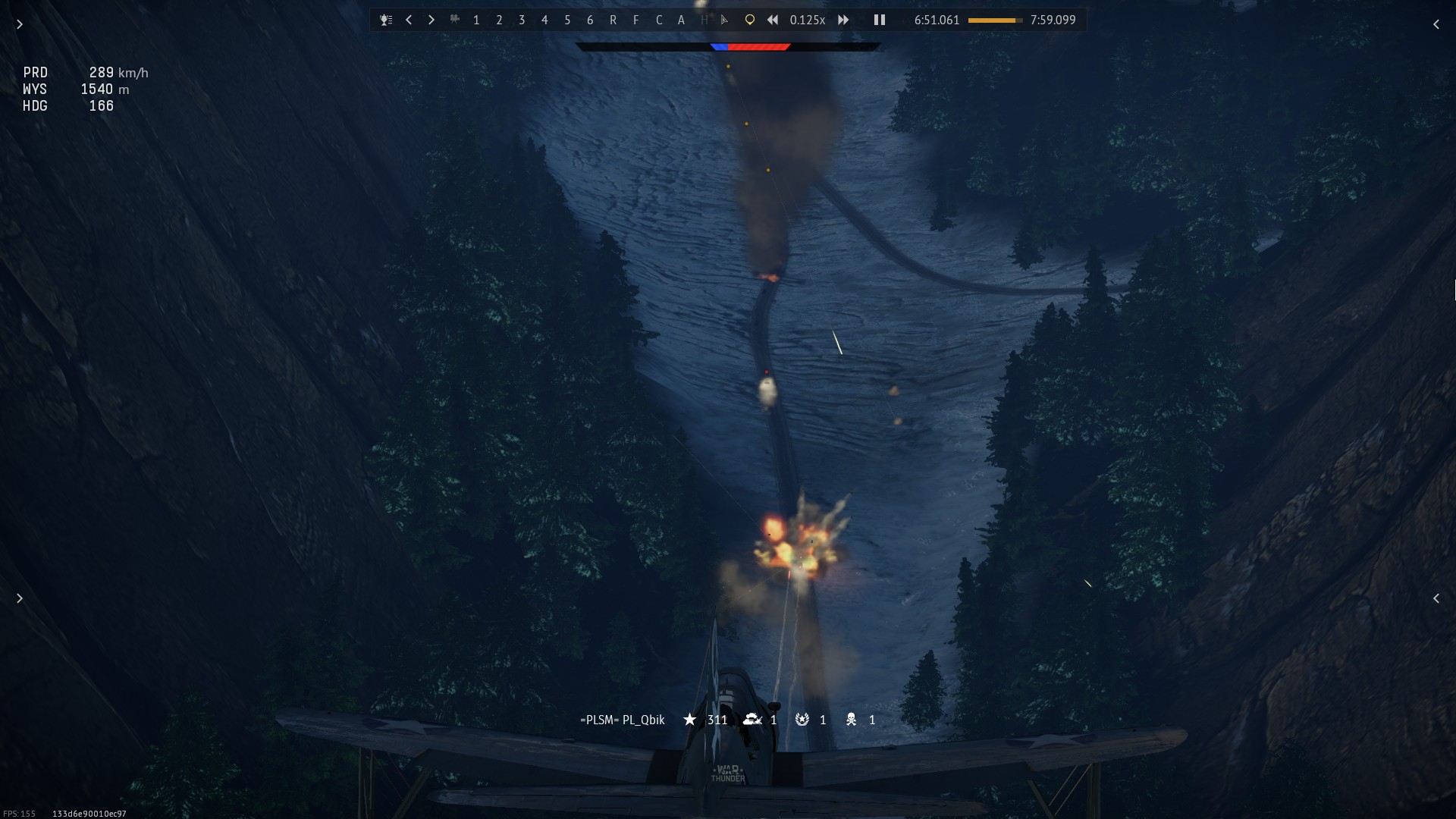This screenshot has width=1456, height=819.
Task: Activate the C camera mode
Action: click(x=658, y=20)
